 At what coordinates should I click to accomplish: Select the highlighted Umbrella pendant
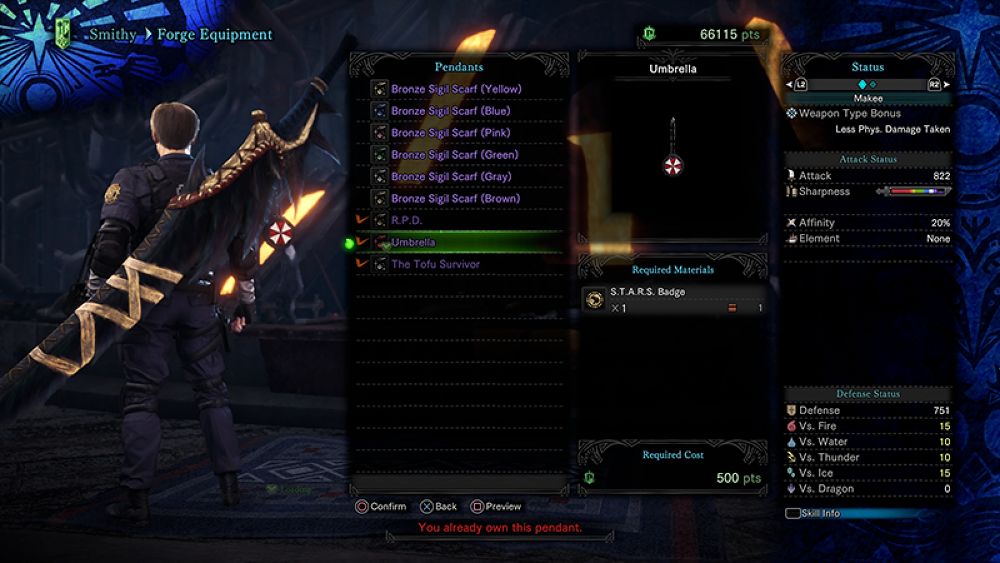[x=413, y=242]
